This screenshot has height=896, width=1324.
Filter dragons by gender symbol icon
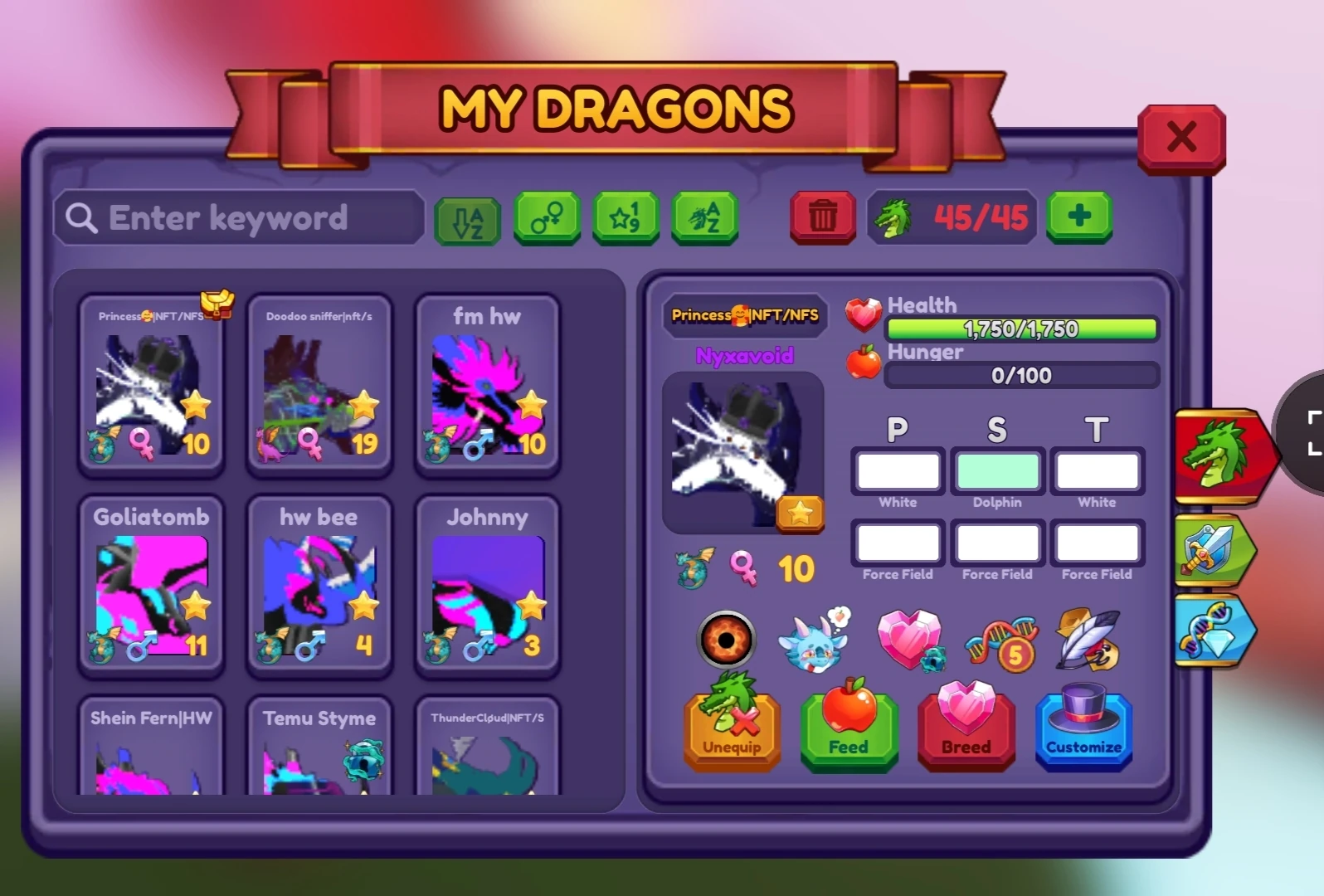(547, 218)
